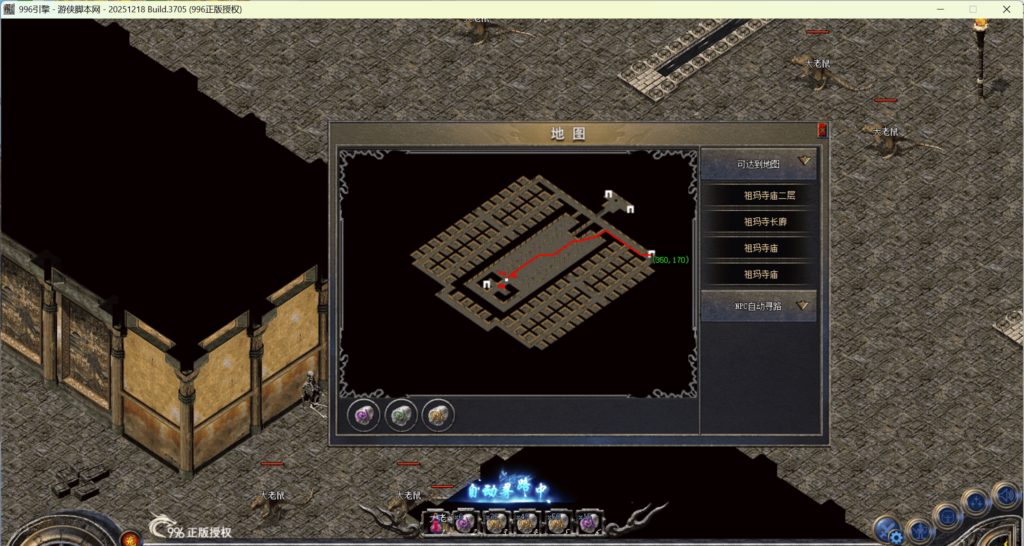
Task: Close the 996引擎 game window
Action: (1007, 9)
